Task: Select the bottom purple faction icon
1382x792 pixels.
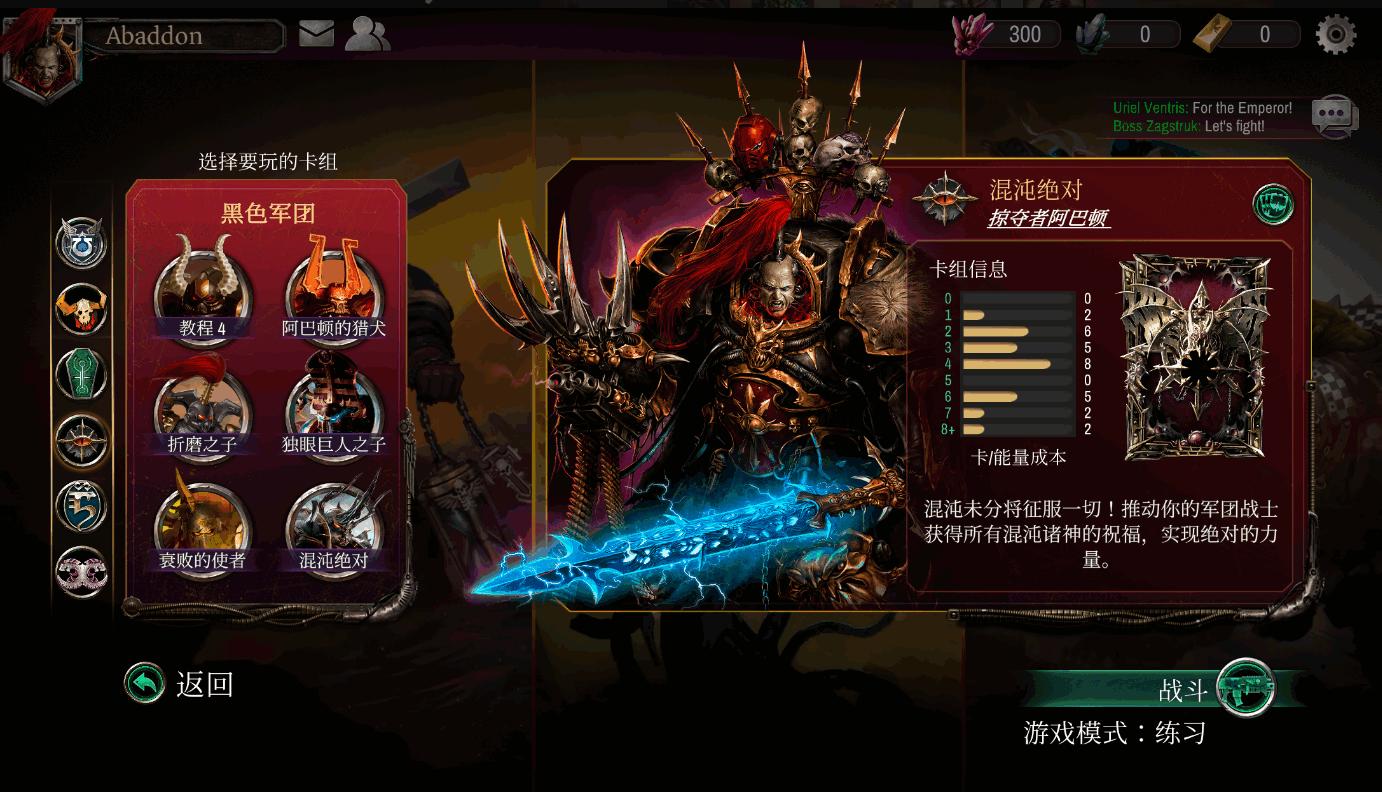Action: tap(81, 571)
